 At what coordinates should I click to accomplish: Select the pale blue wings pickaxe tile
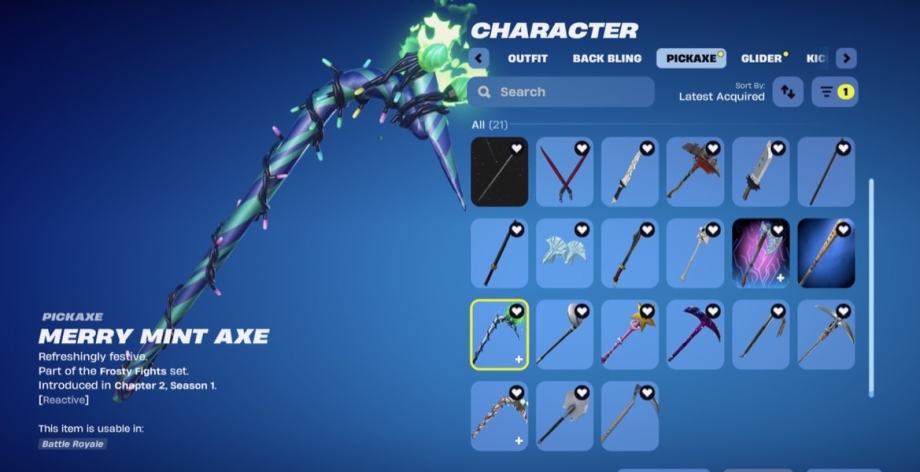coord(564,253)
